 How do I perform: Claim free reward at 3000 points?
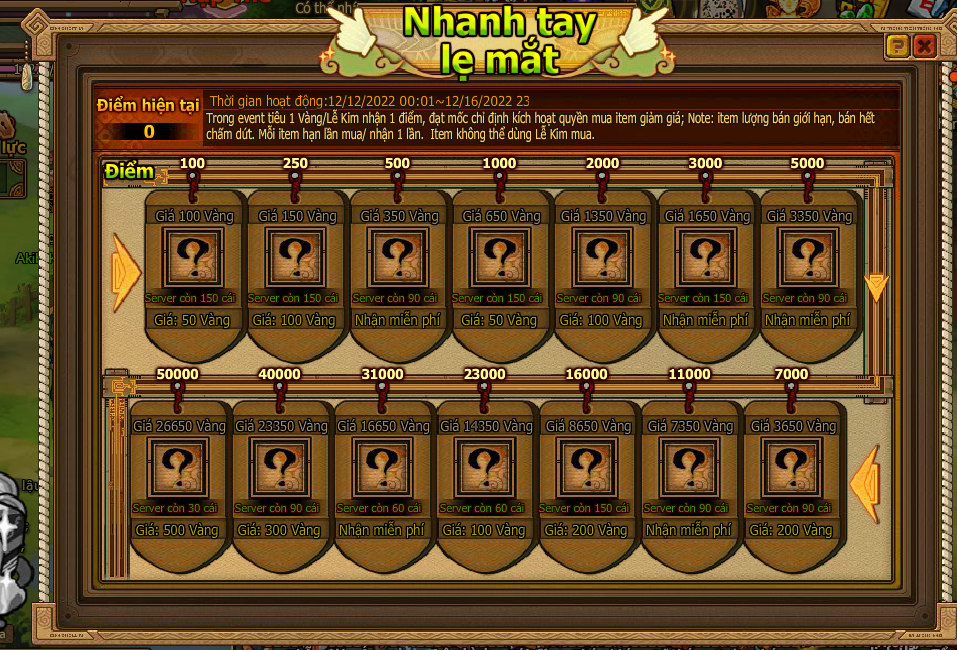click(x=705, y=320)
